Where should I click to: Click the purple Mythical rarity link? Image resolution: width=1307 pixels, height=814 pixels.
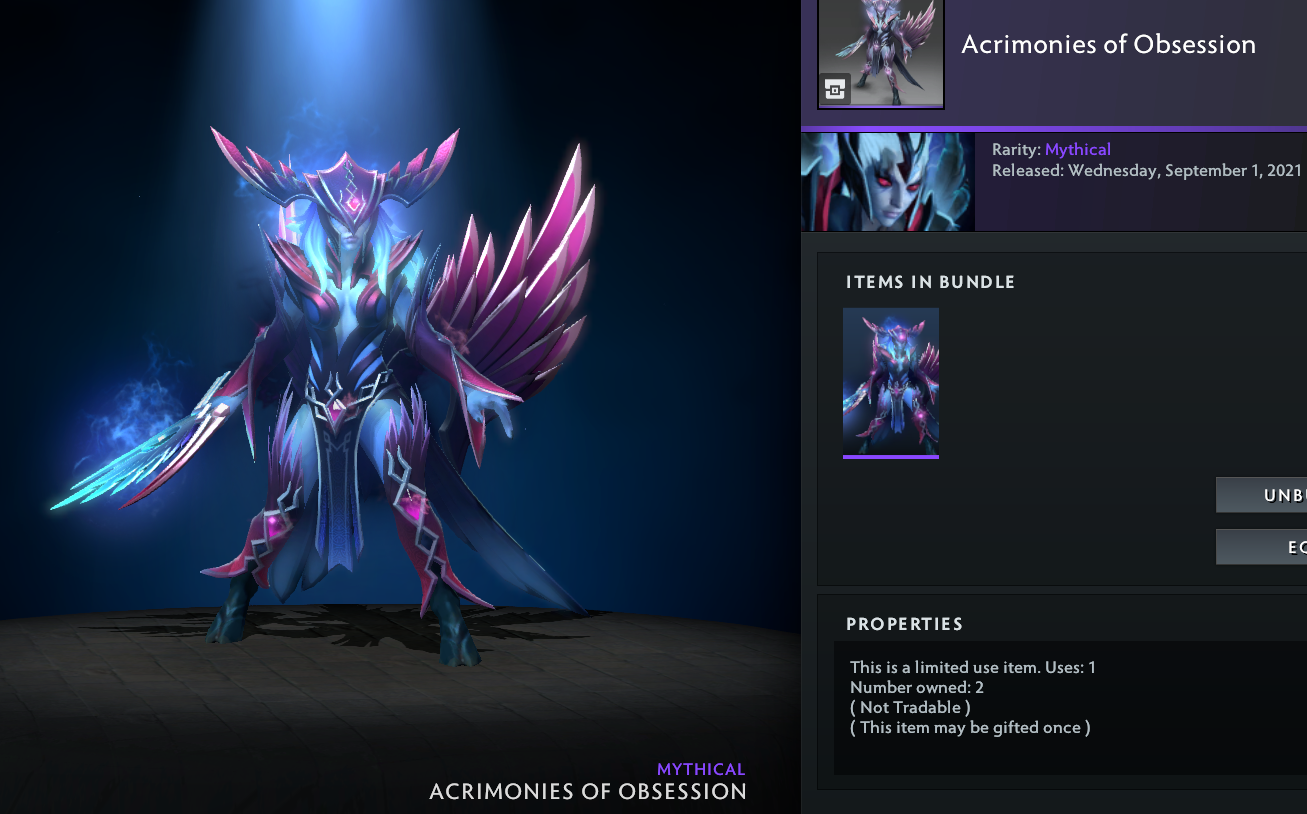coord(1077,149)
